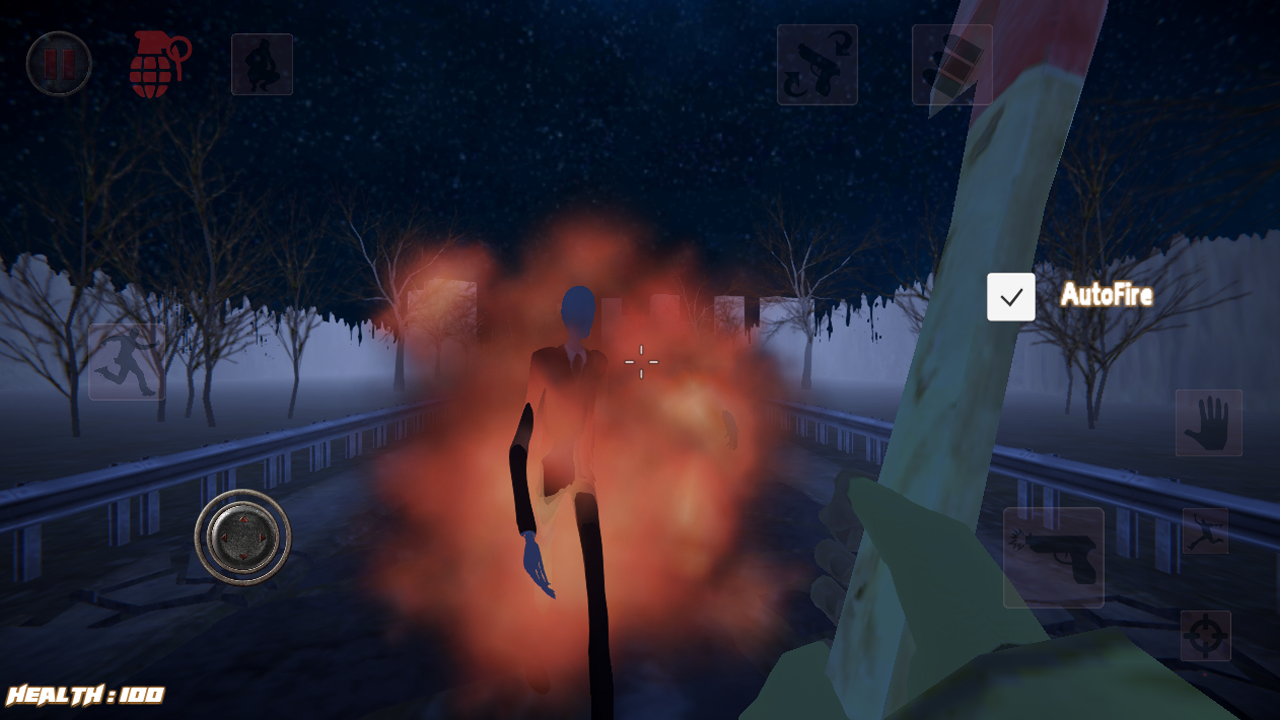Click the crosshair at screen center
The image size is (1280, 720).
point(640,361)
